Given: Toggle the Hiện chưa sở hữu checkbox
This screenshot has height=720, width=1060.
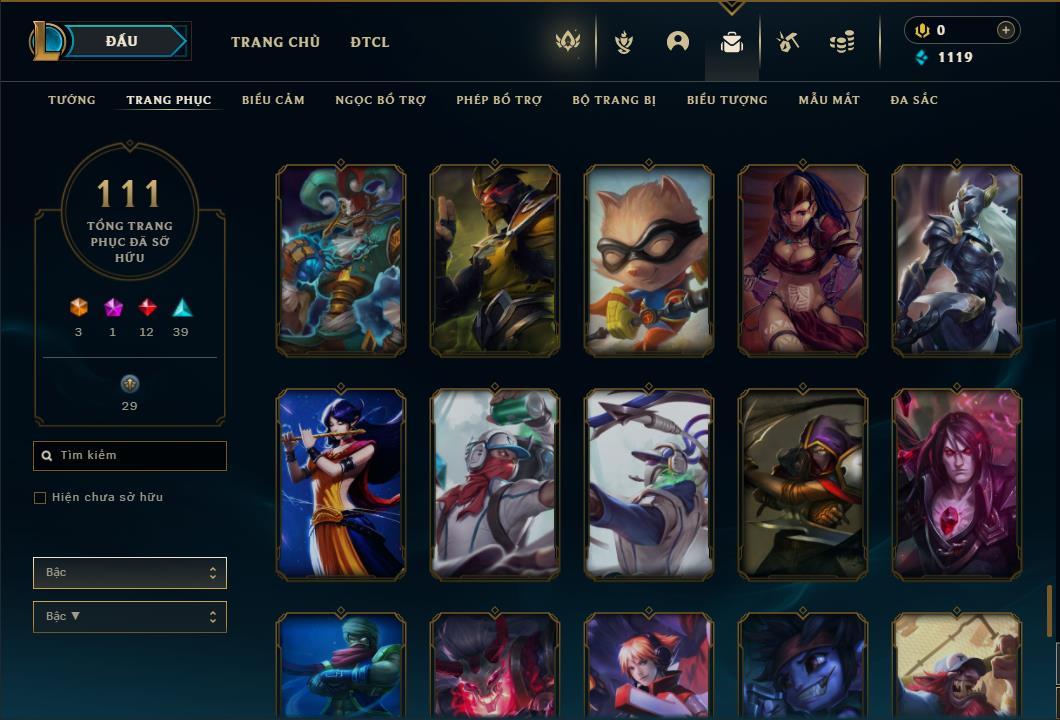Looking at the screenshot, I should (40, 498).
